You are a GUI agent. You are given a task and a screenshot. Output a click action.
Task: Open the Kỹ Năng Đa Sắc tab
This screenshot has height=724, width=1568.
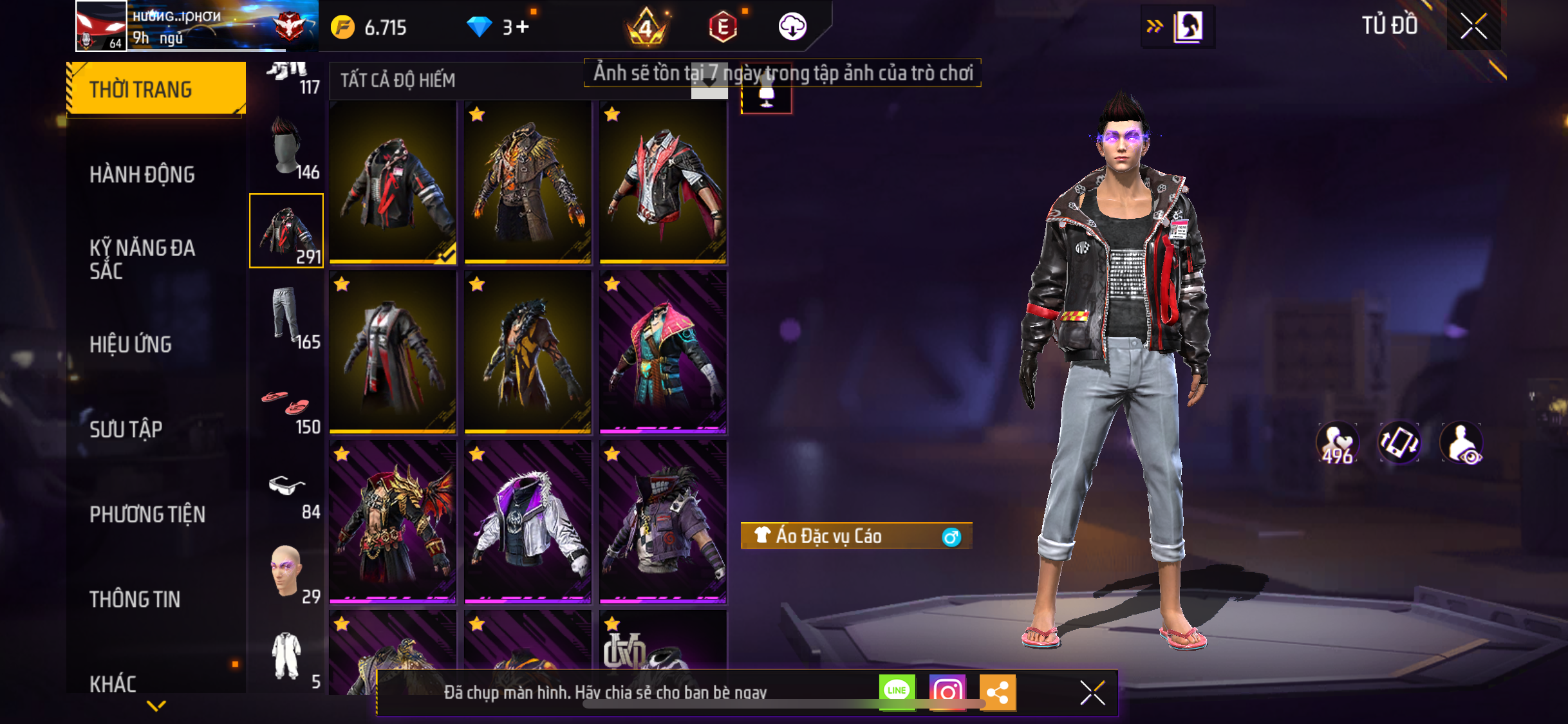pyautogui.click(x=142, y=259)
